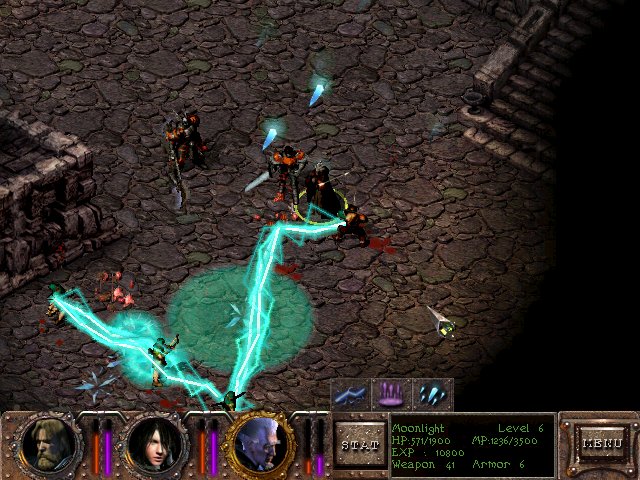Open the game MENU
Viewport: 640px width, 480px height.
pyautogui.click(x=602, y=442)
